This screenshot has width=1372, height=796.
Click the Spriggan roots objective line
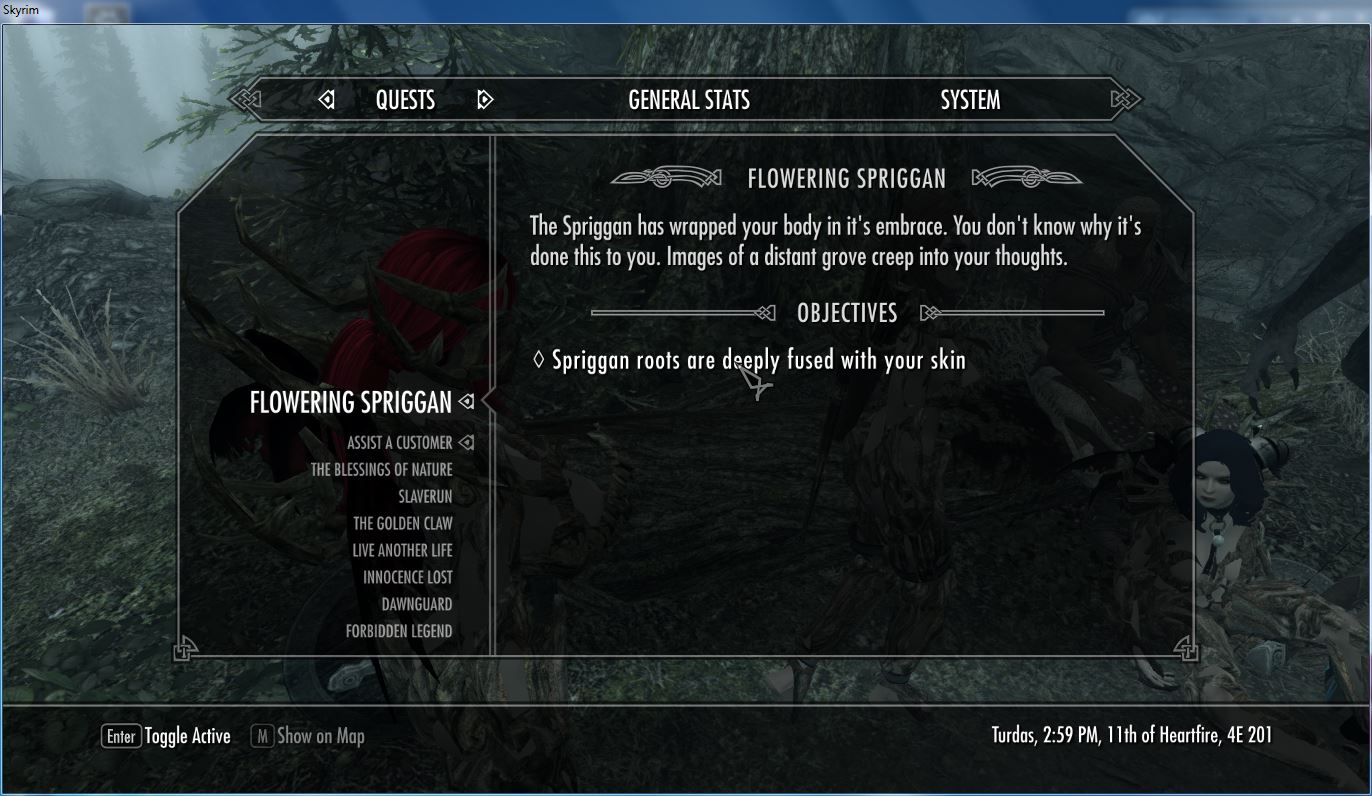(x=758, y=360)
